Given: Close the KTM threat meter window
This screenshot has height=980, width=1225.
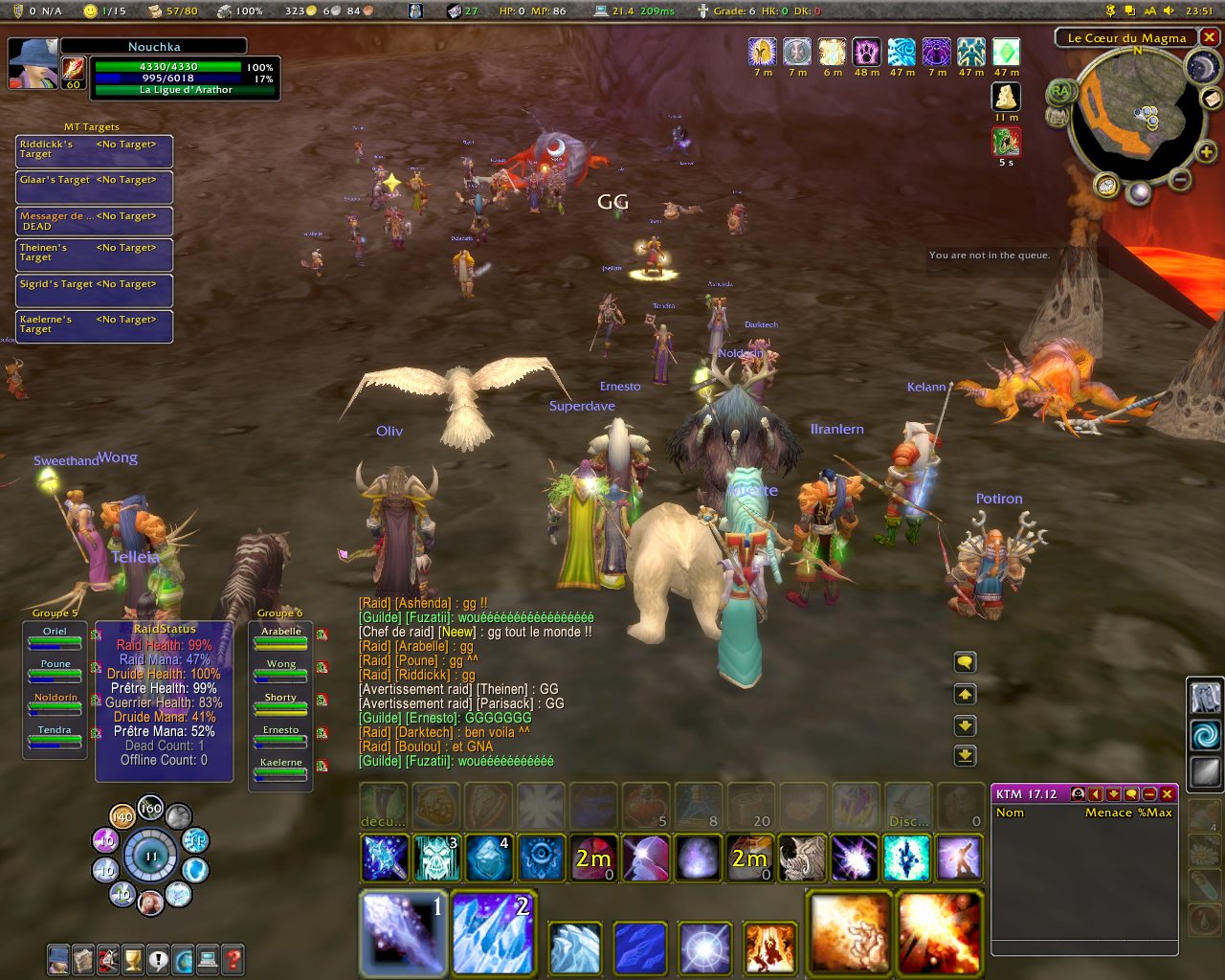Looking at the screenshot, I should point(1168,794).
